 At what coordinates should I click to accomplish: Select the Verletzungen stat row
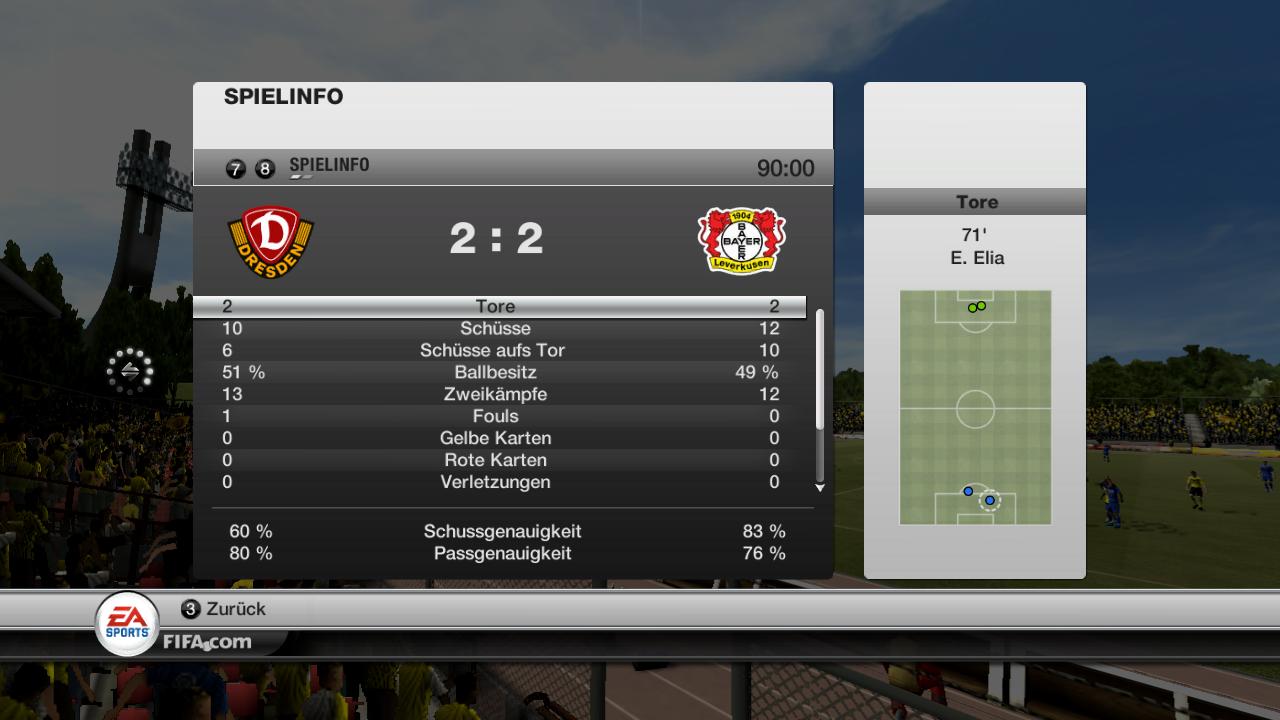496,482
